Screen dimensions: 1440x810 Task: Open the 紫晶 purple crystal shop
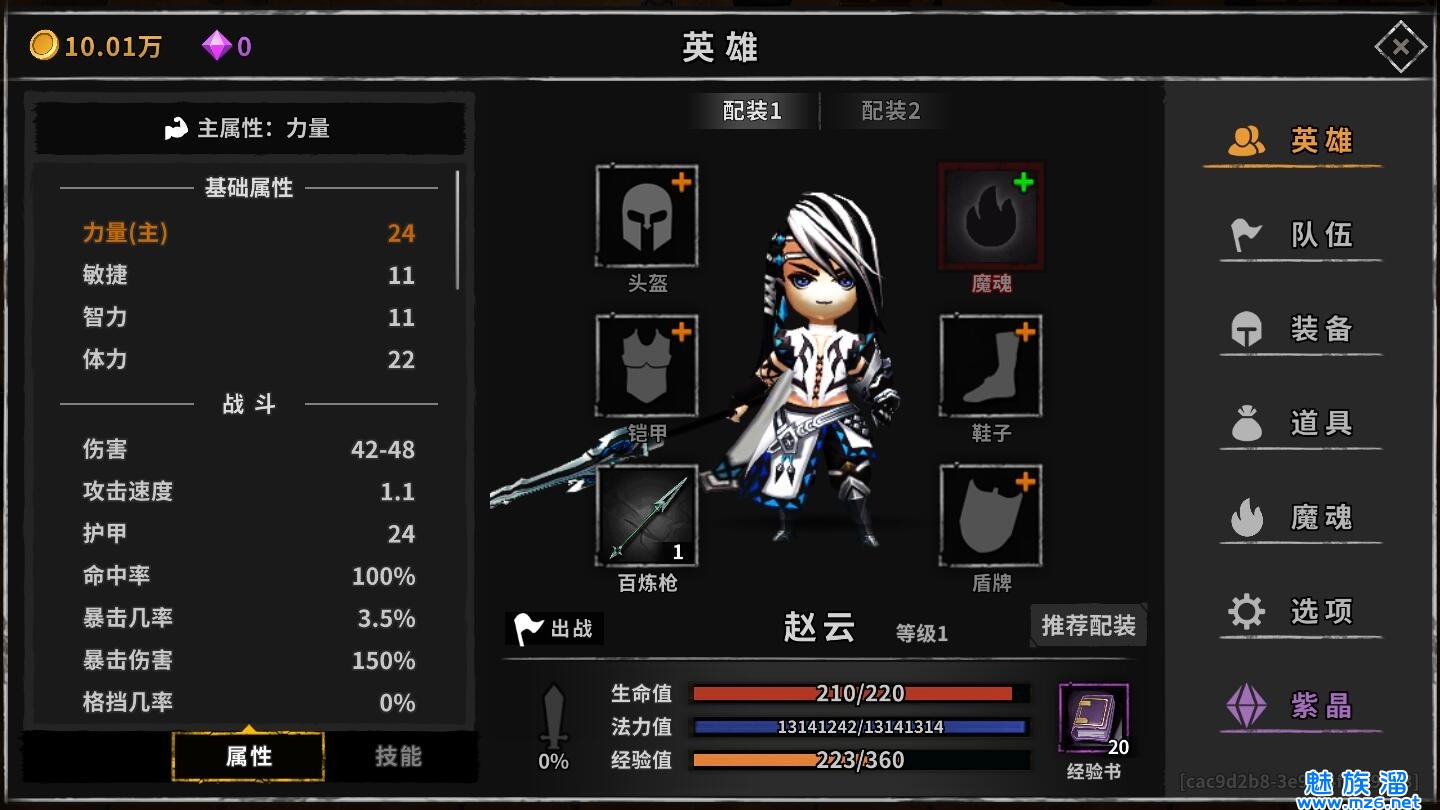pyautogui.click(x=1300, y=706)
